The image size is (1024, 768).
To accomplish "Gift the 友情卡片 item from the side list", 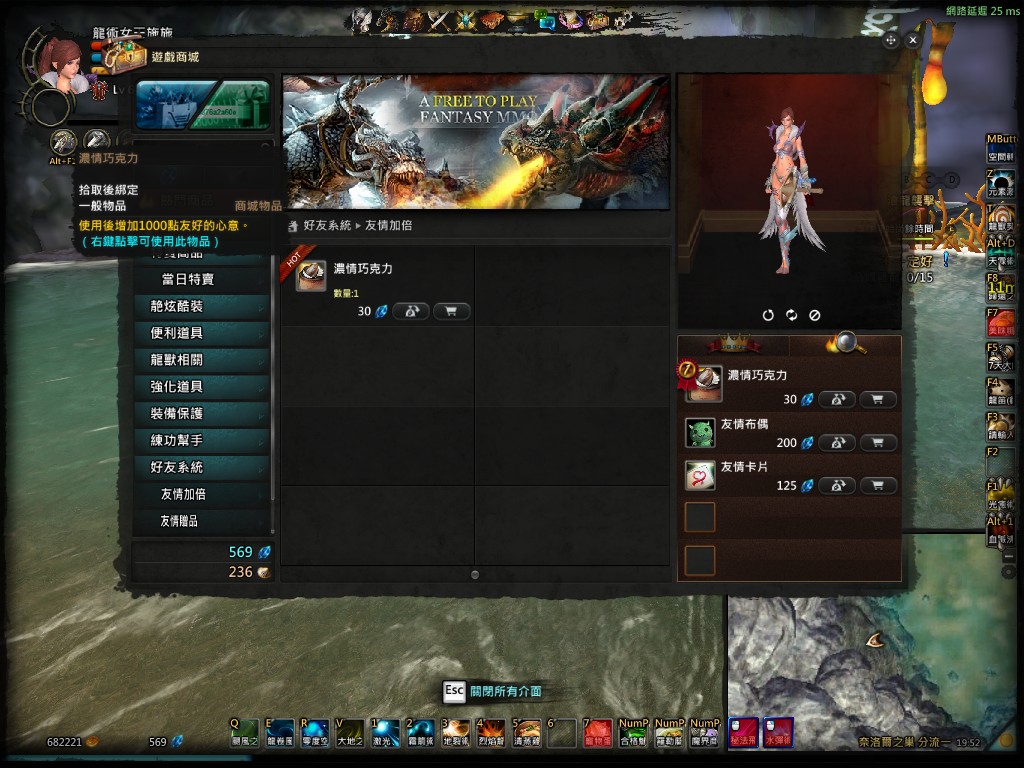I will (837, 486).
